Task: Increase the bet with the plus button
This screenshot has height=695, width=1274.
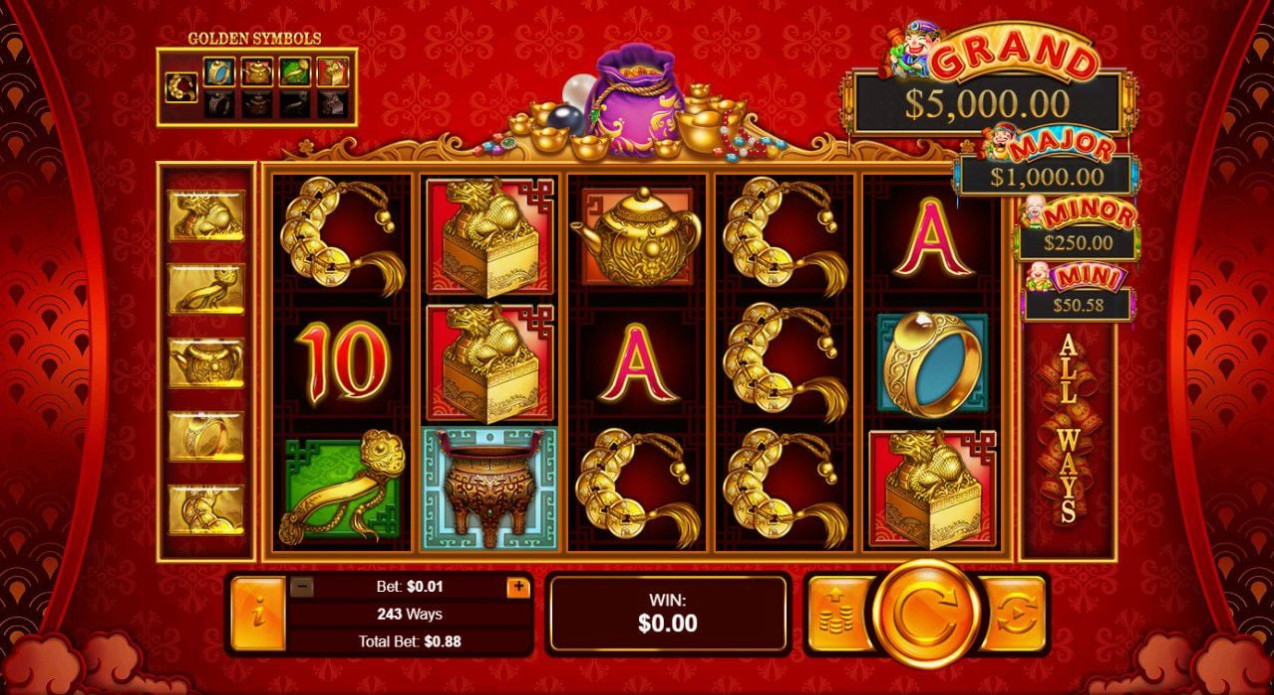Action: (518, 587)
